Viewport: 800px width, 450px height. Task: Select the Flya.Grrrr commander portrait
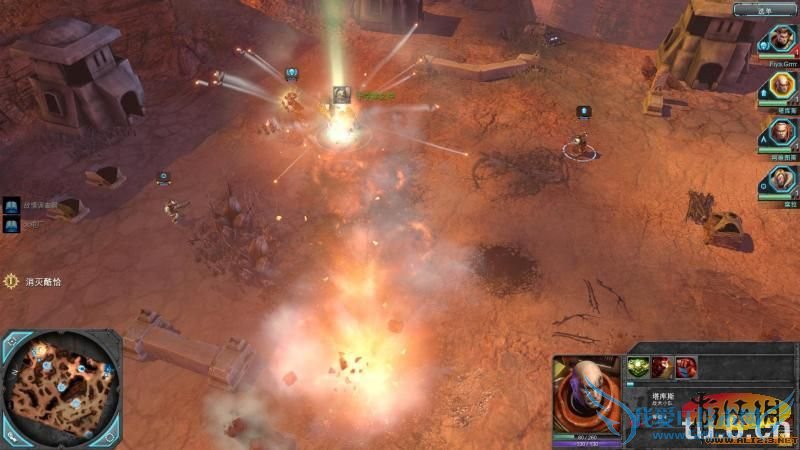780,41
